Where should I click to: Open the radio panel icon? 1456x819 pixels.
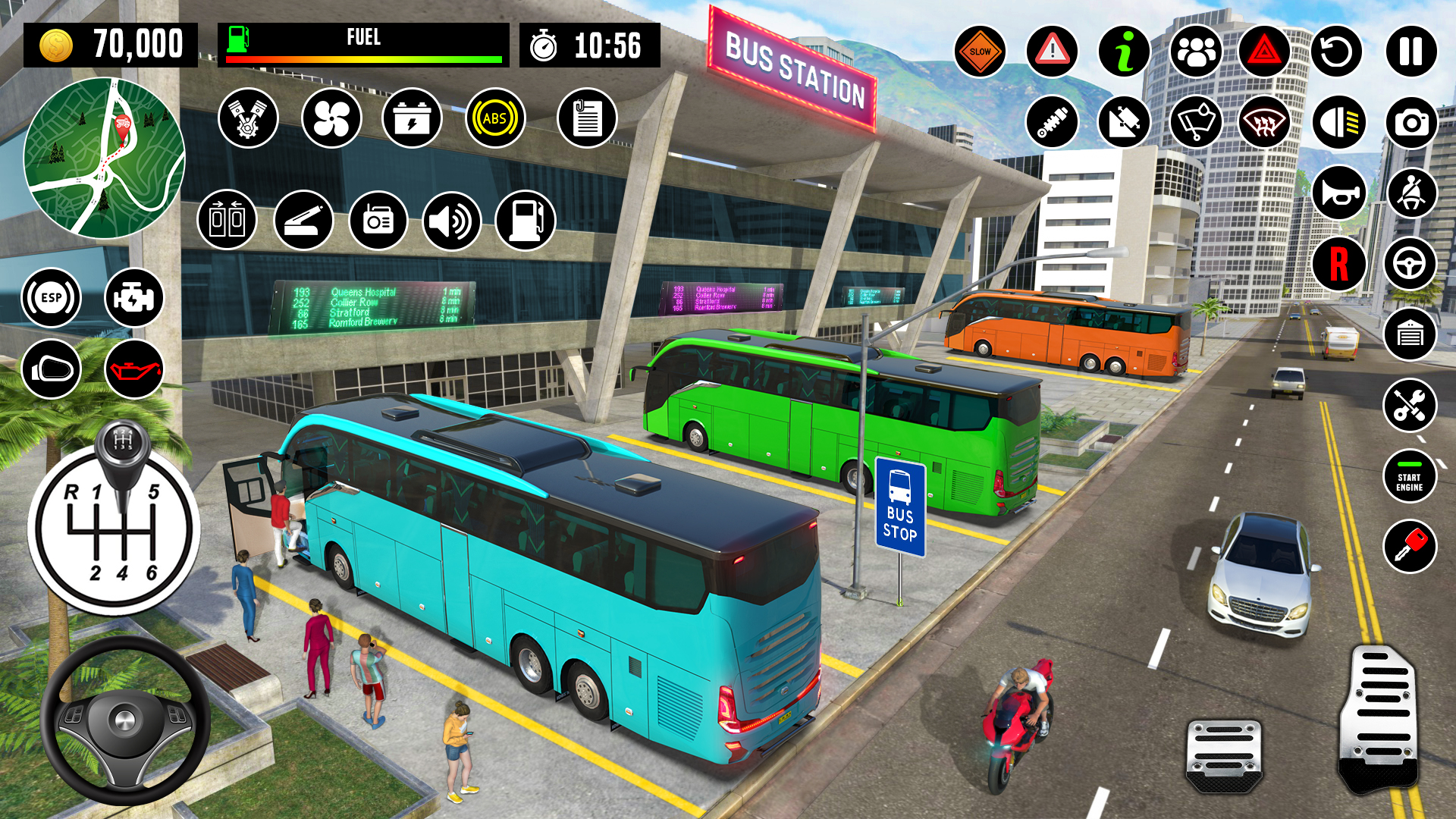point(379,220)
